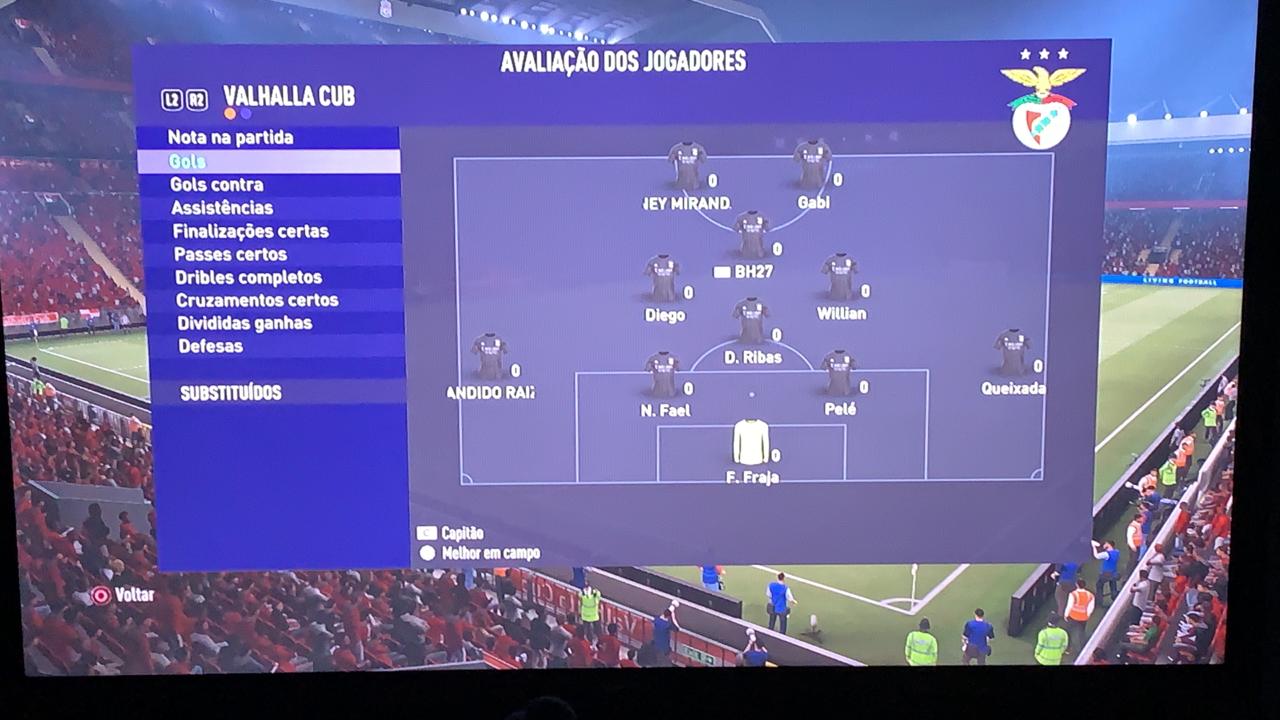Select Cruzamentos certos stat
1280x720 pixels.
tap(257, 300)
